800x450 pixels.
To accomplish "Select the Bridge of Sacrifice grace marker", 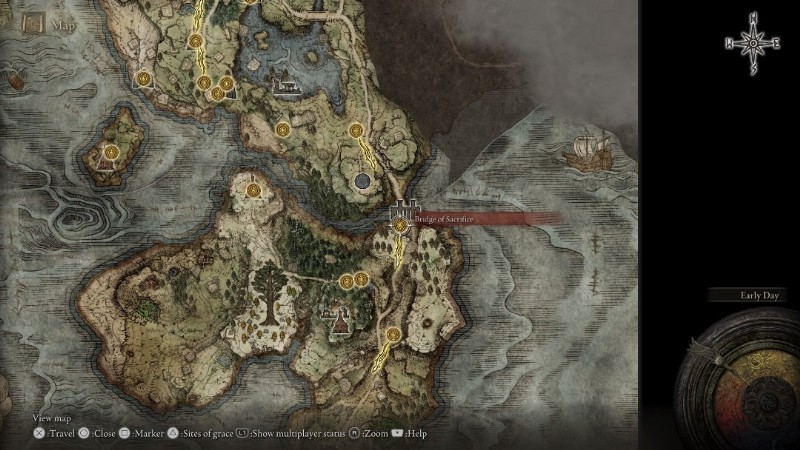I will (x=401, y=227).
